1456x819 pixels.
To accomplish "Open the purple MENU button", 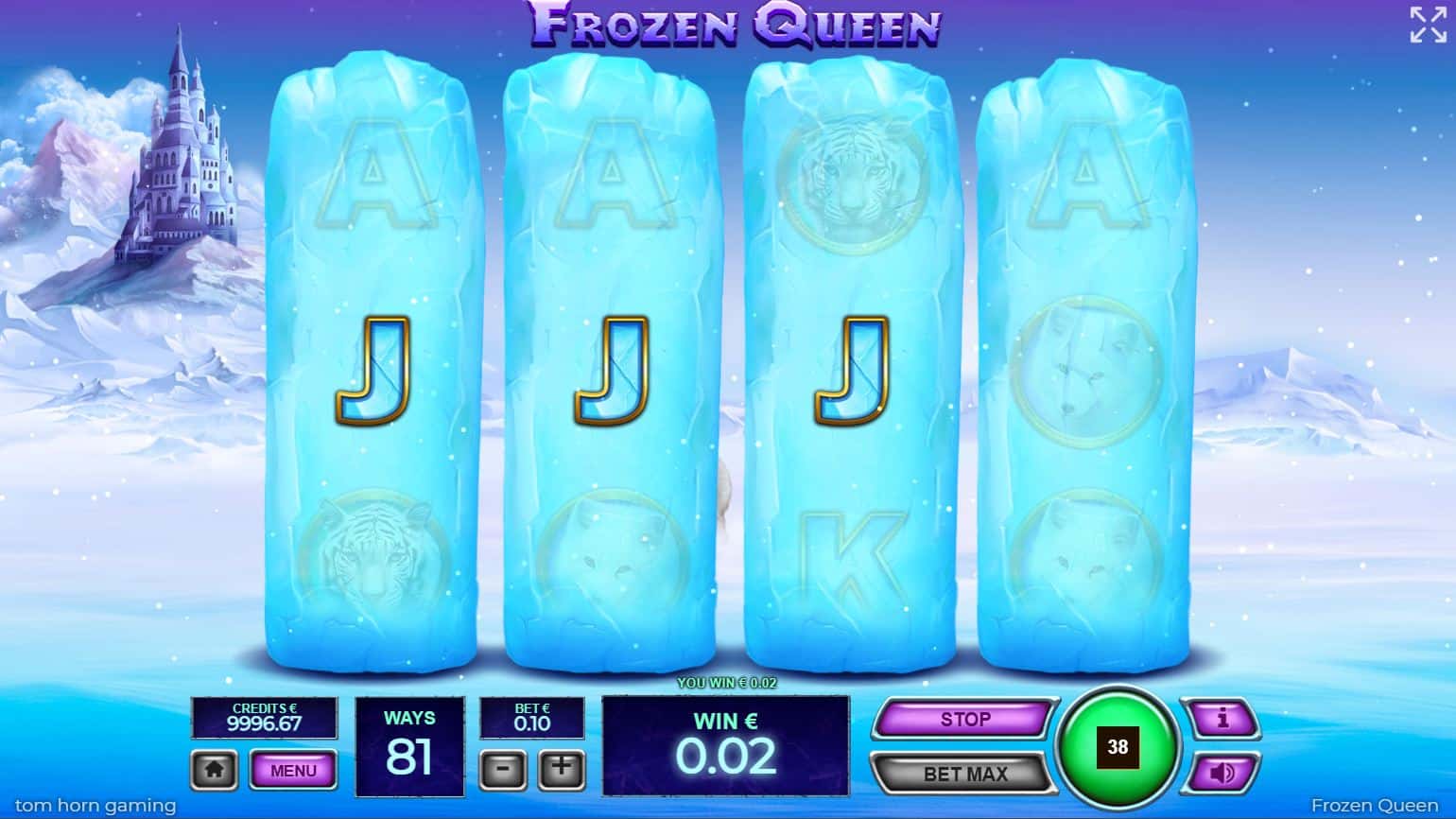I will [293, 771].
